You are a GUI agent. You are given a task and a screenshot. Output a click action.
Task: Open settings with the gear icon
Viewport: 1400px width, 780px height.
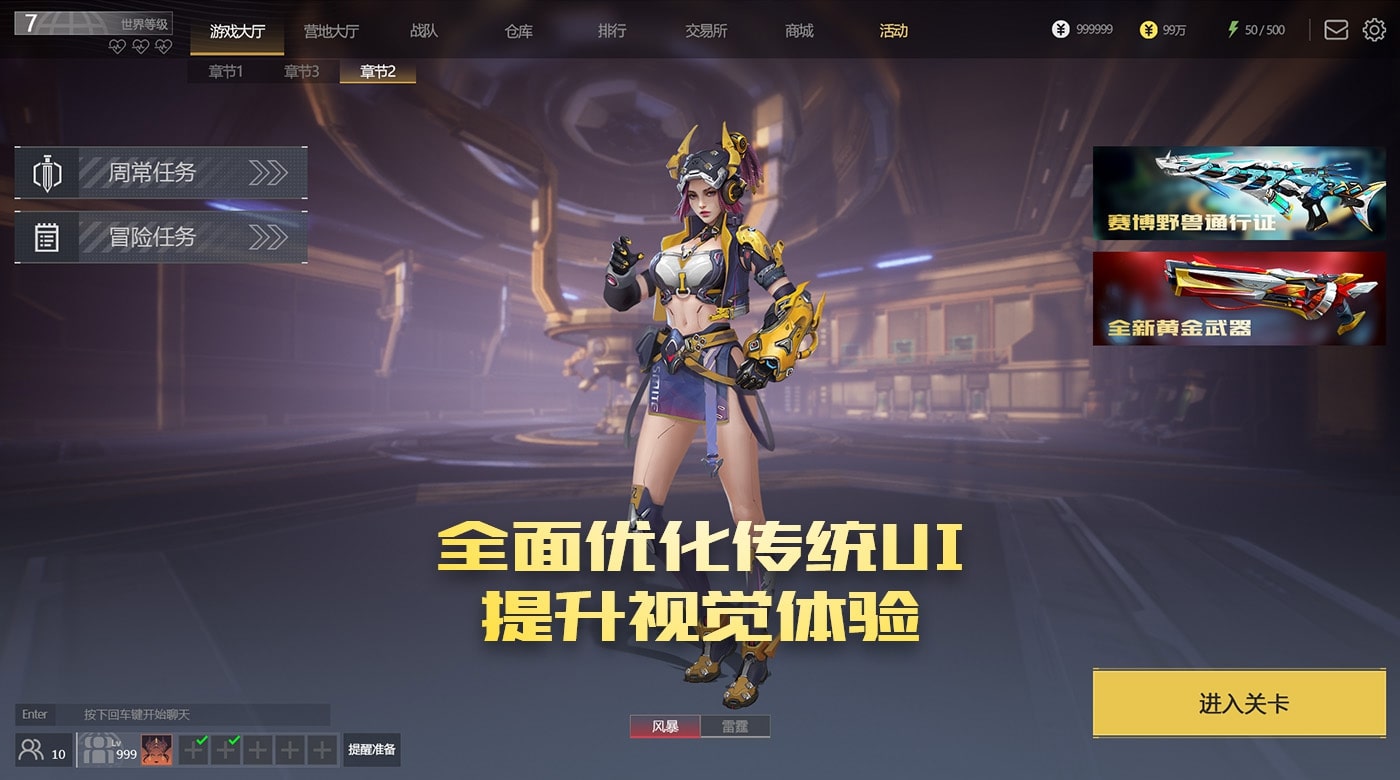pos(1374,30)
